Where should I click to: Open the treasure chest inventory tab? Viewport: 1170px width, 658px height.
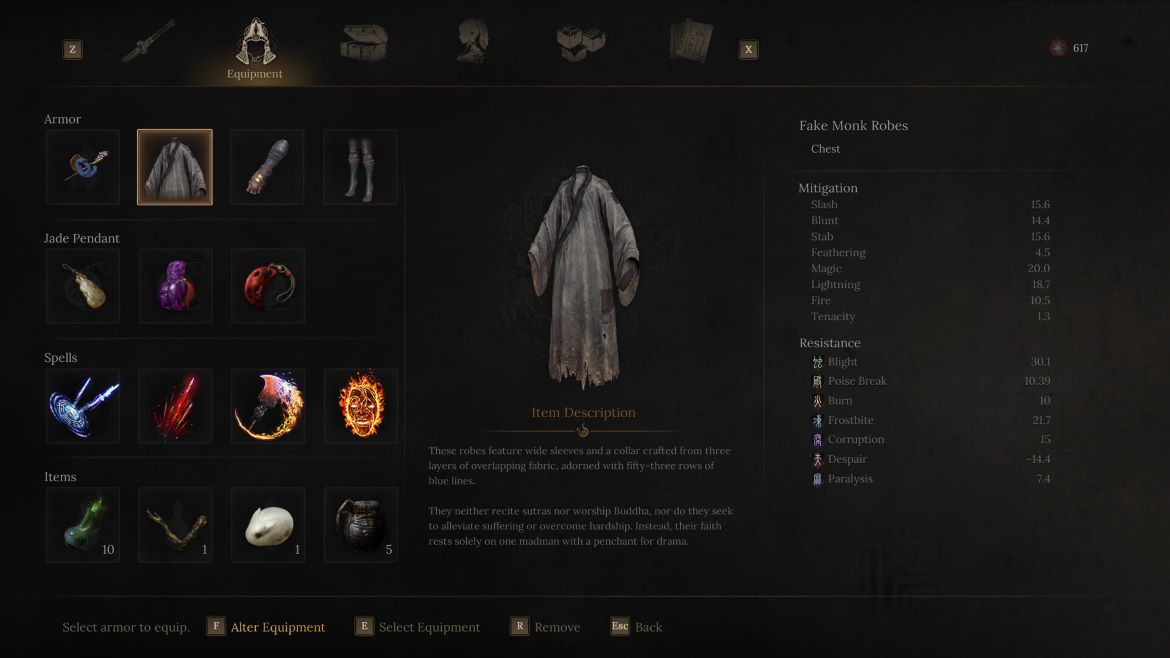(x=363, y=42)
